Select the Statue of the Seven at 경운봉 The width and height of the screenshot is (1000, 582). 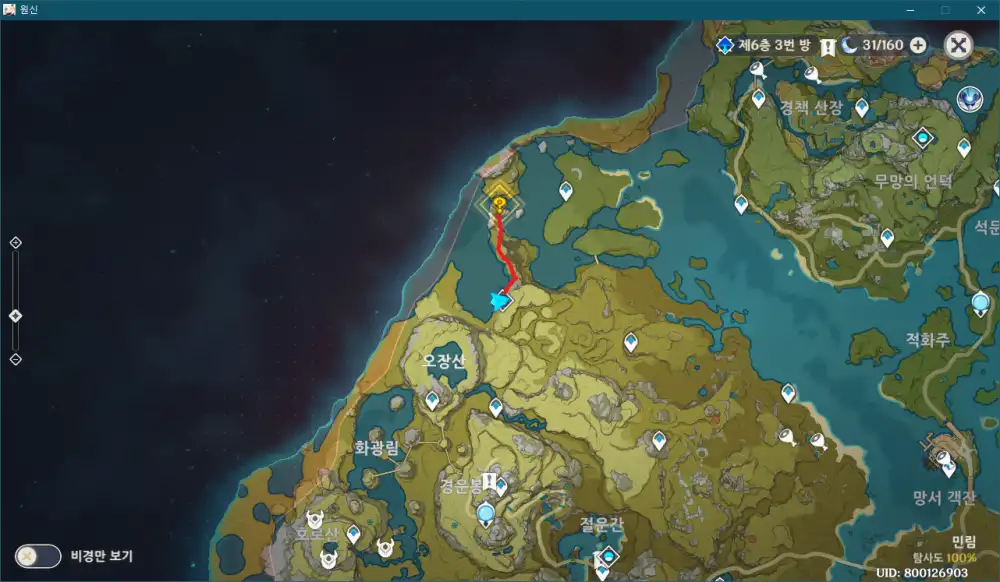(486, 514)
